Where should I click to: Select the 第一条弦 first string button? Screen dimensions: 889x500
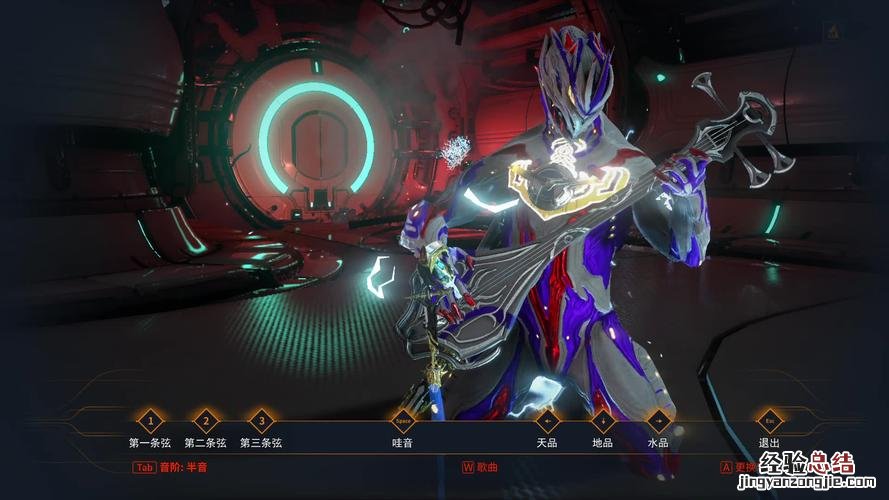click(x=150, y=421)
